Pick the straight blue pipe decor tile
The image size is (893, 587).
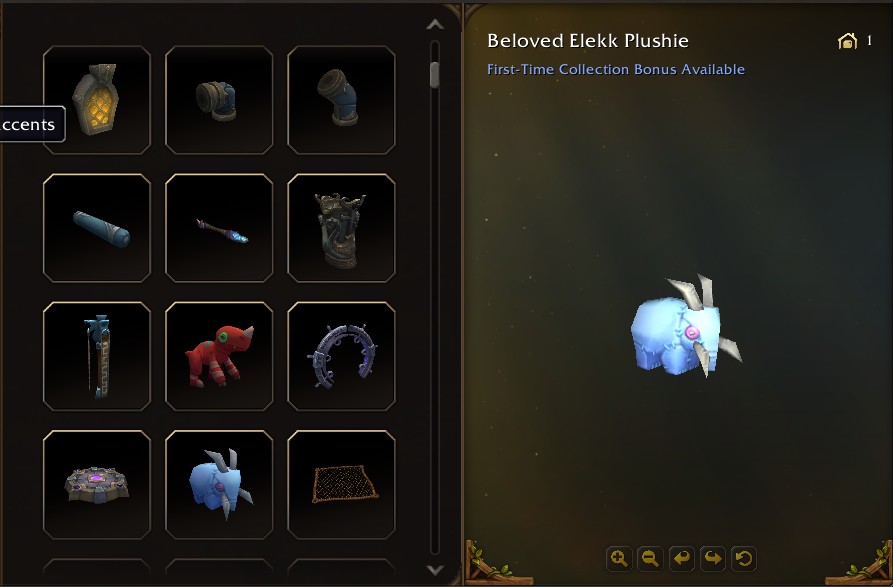(97, 228)
